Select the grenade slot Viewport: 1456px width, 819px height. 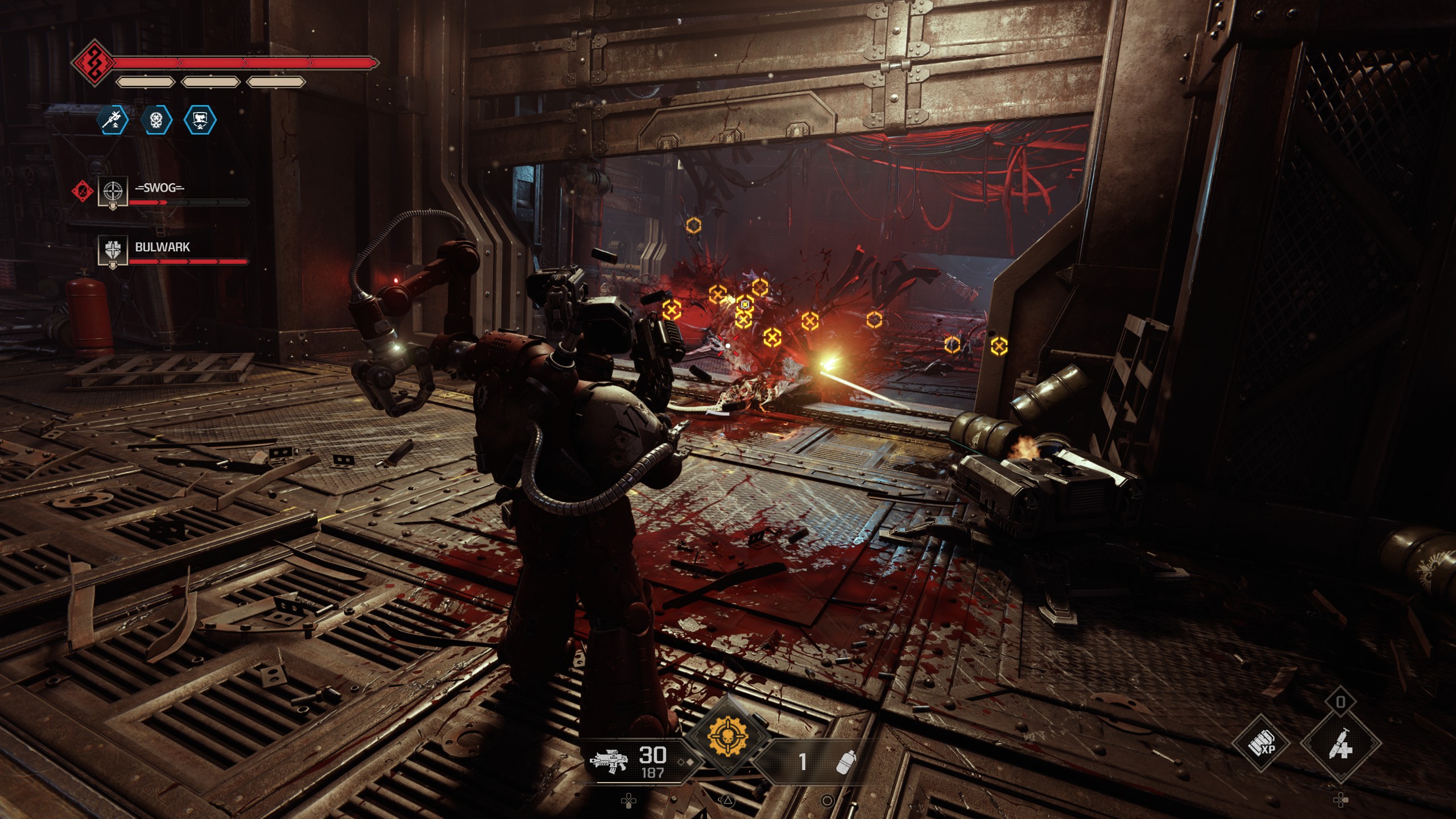[x=846, y=762]
